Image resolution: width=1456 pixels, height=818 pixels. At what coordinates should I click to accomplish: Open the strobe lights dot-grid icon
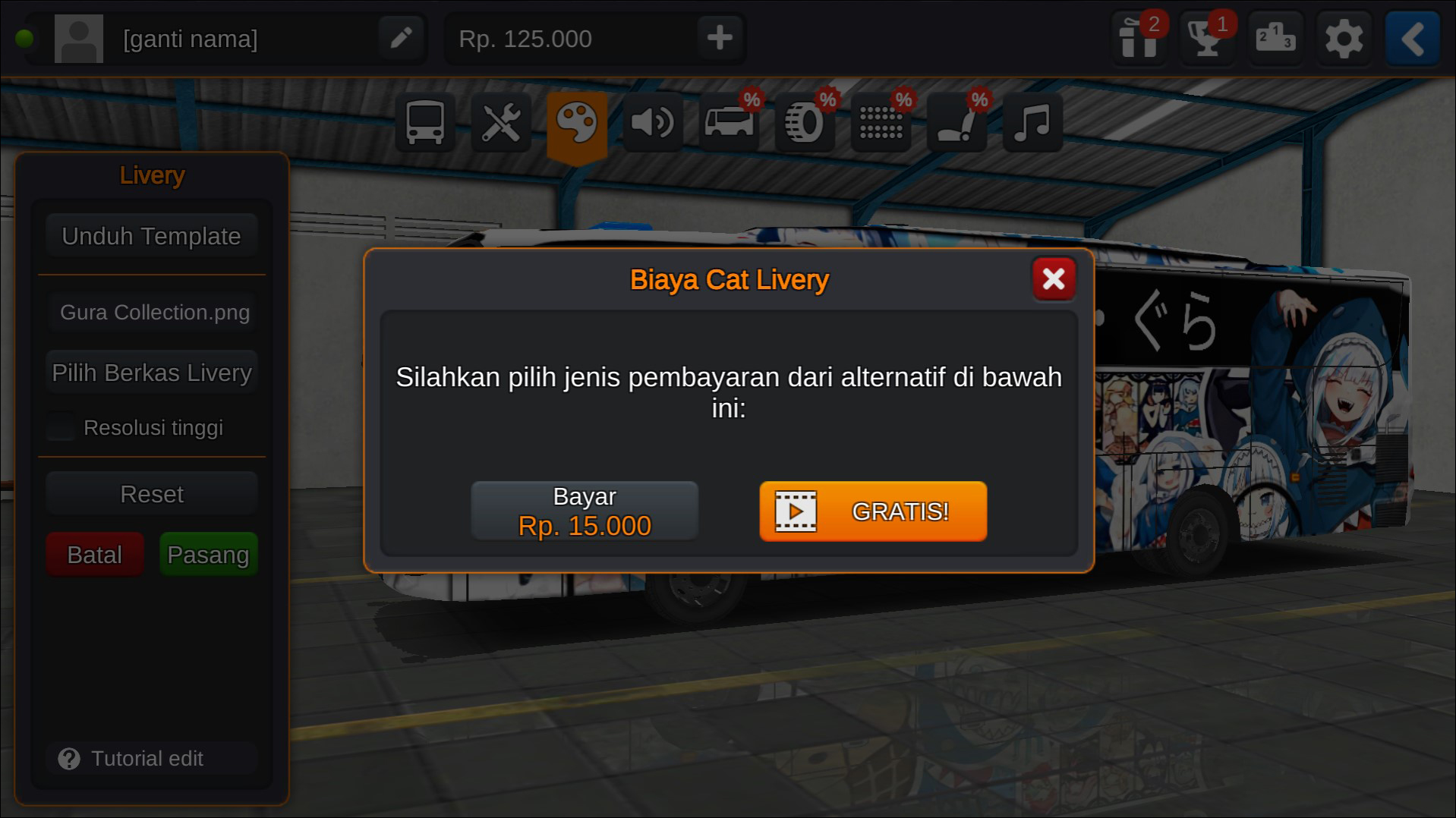tap(881, 124)
